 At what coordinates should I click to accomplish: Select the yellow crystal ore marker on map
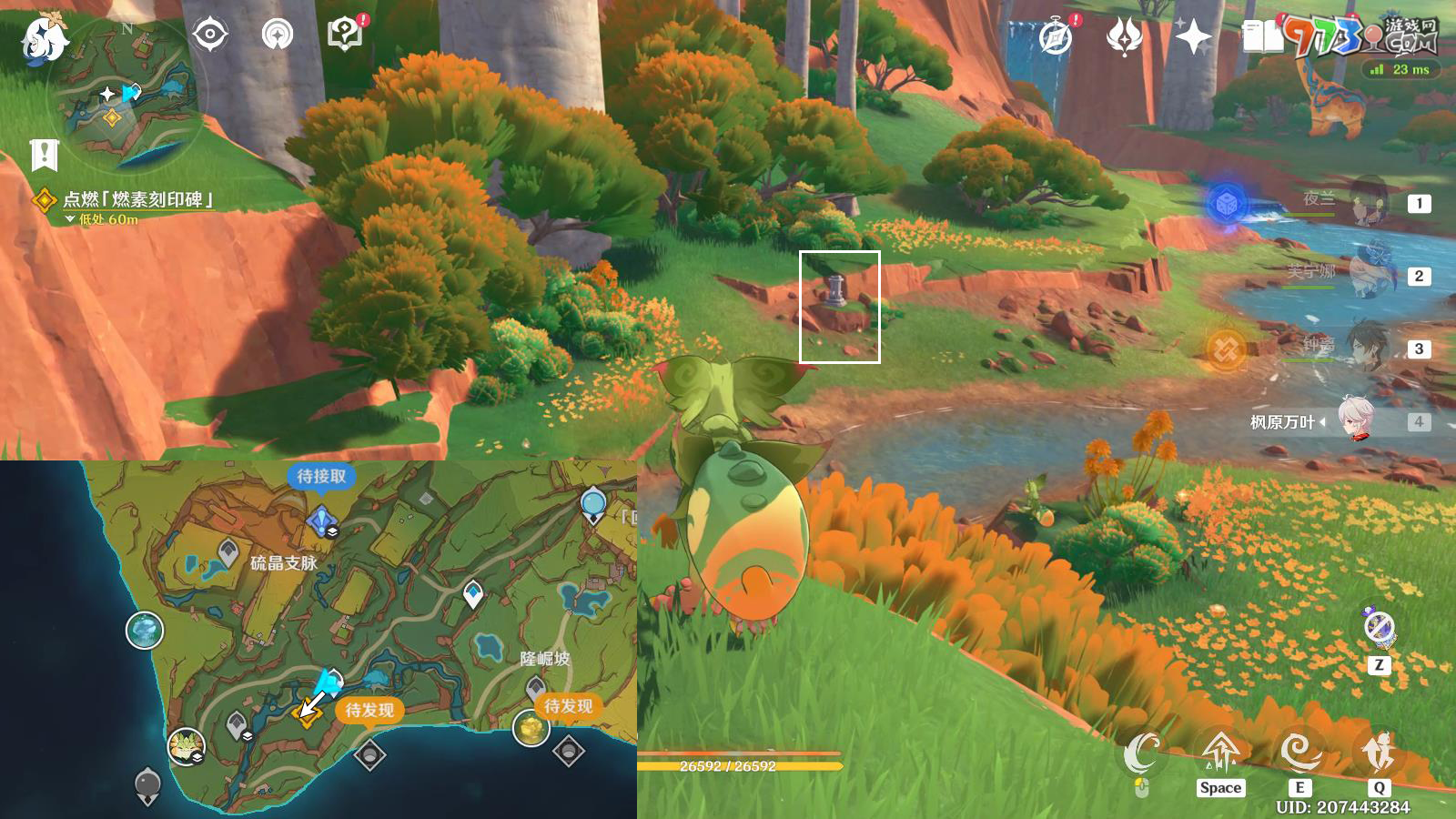(x=531, y=728)
